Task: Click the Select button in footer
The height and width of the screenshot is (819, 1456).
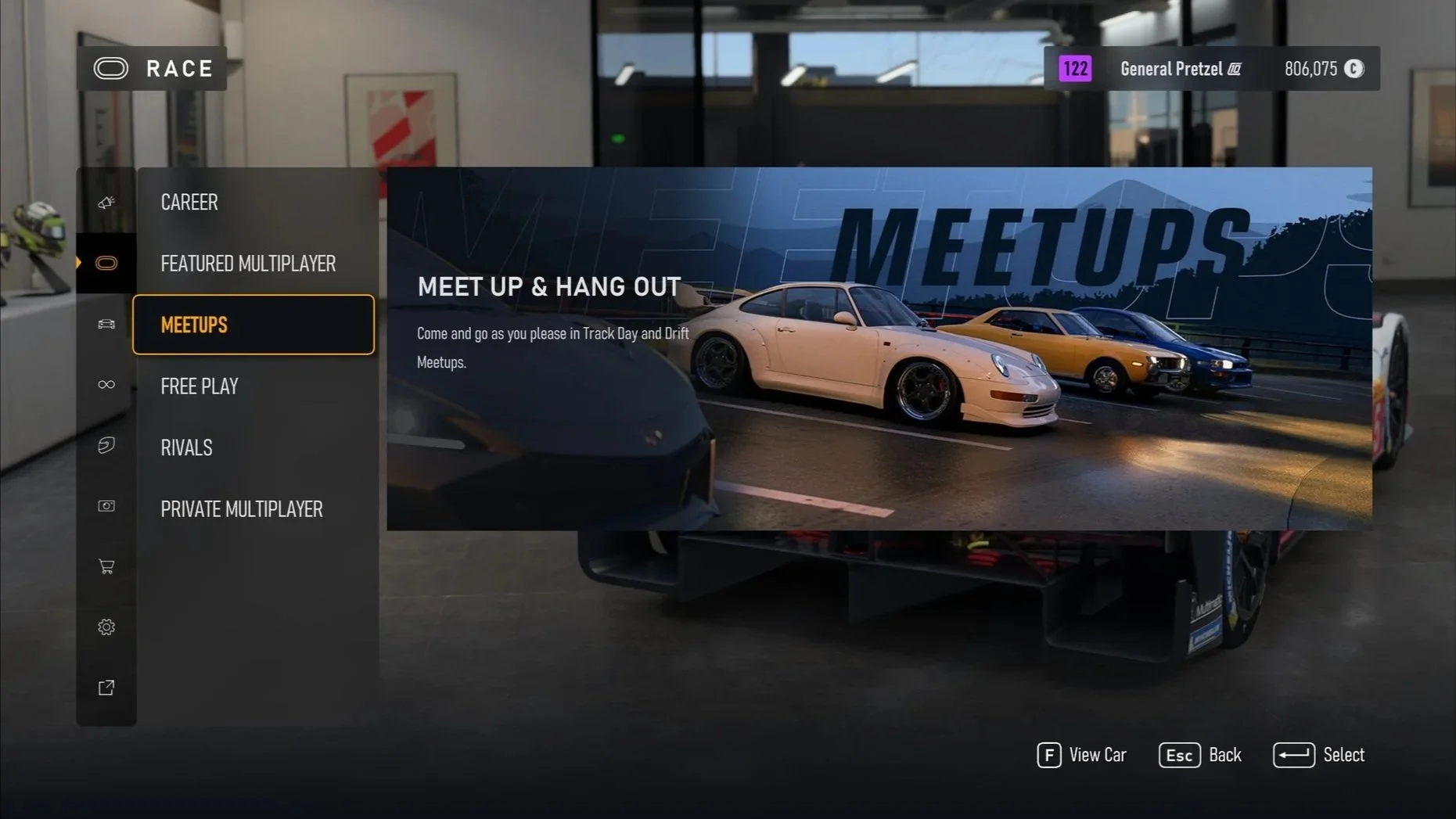Action: [1319, 755]
